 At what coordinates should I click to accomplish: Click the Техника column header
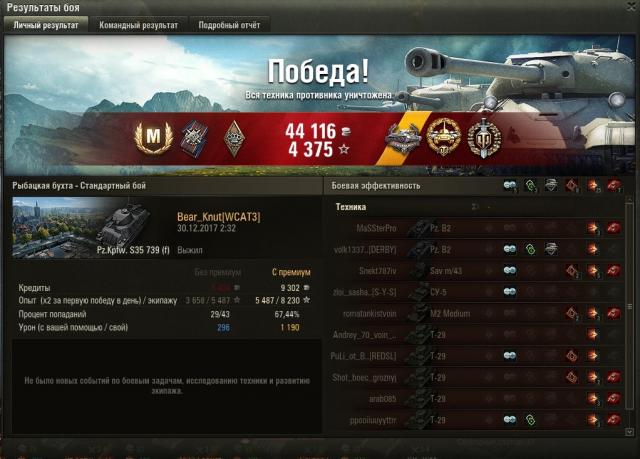point(350,207)
